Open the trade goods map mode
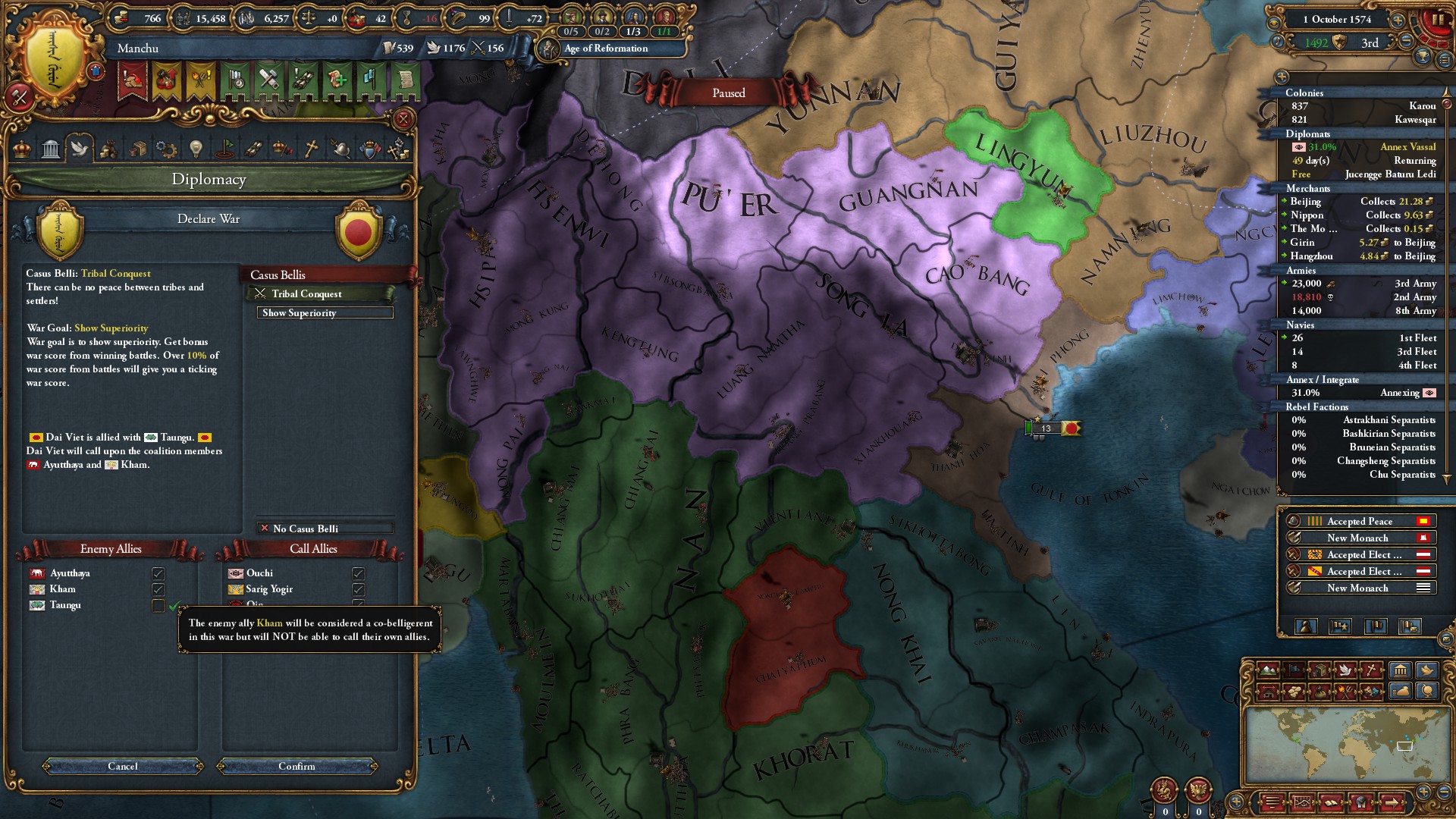The image size is (1456, 819). point(1319,670)
